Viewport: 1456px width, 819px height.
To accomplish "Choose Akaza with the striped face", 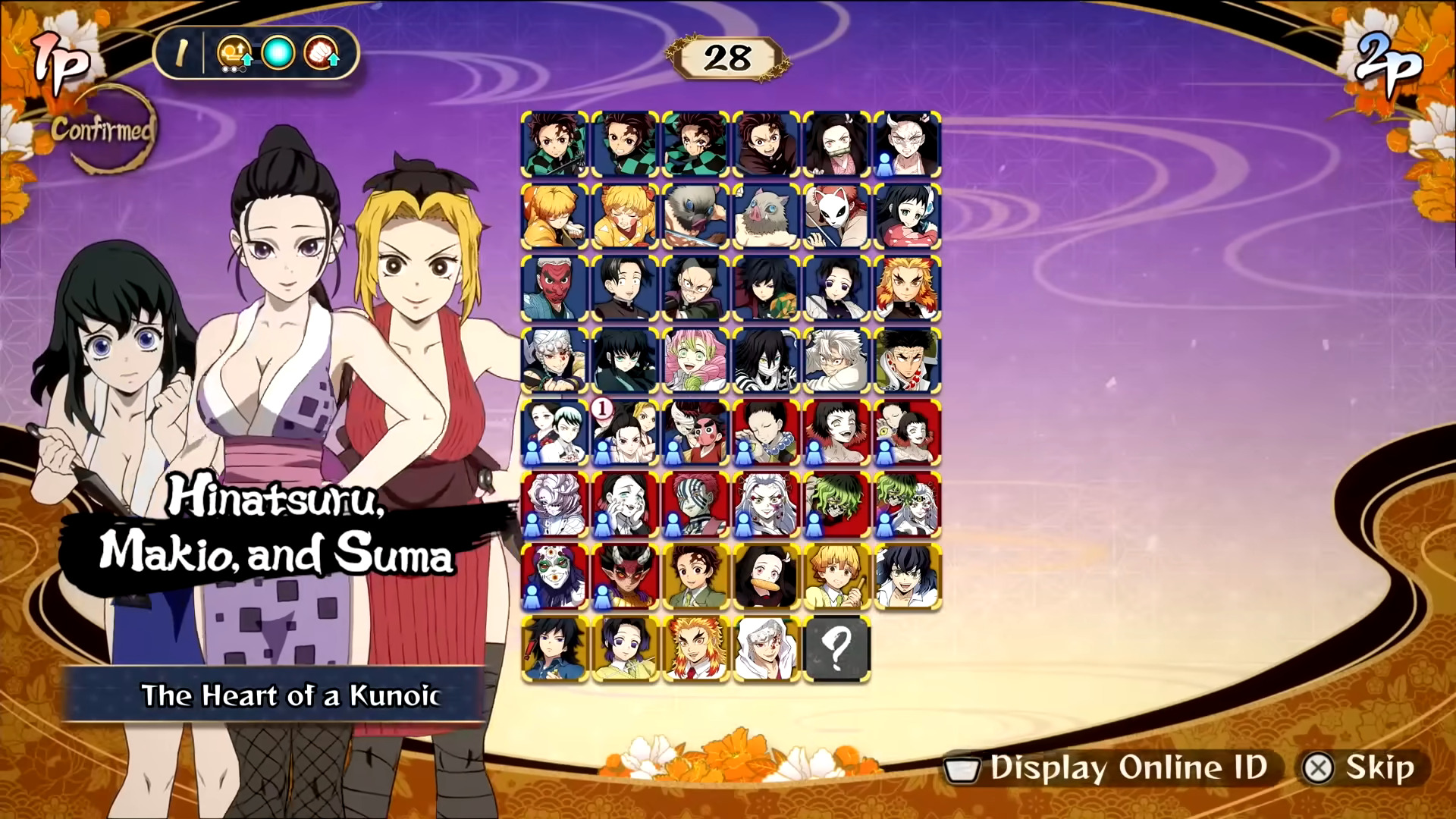I will click(695, 504).
